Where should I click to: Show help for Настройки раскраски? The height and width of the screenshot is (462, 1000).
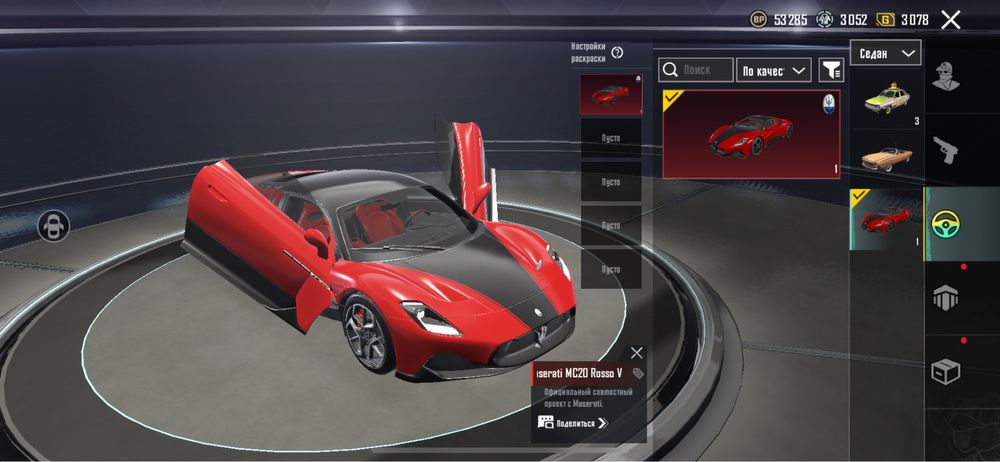coord(617,52)
